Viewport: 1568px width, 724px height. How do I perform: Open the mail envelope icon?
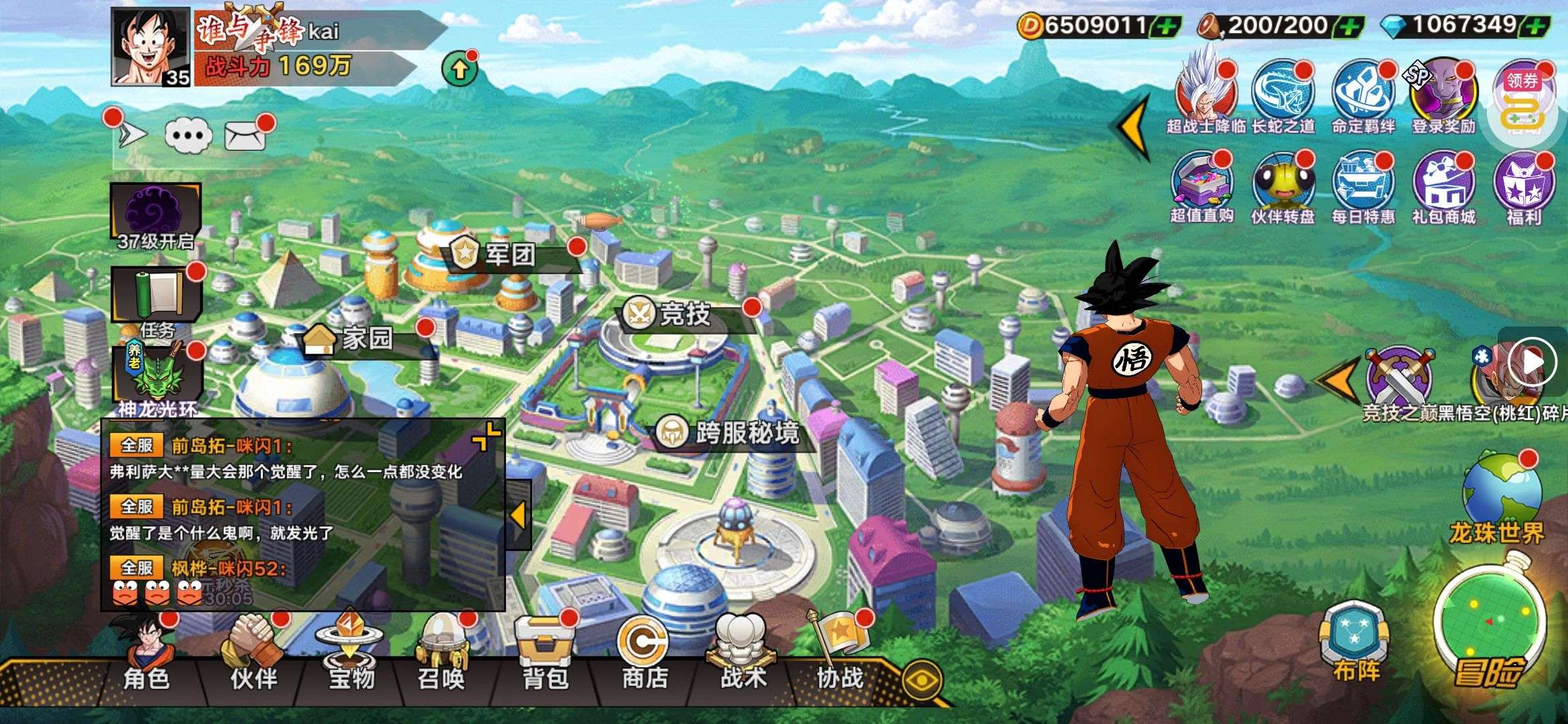click(x=244, y=136)
